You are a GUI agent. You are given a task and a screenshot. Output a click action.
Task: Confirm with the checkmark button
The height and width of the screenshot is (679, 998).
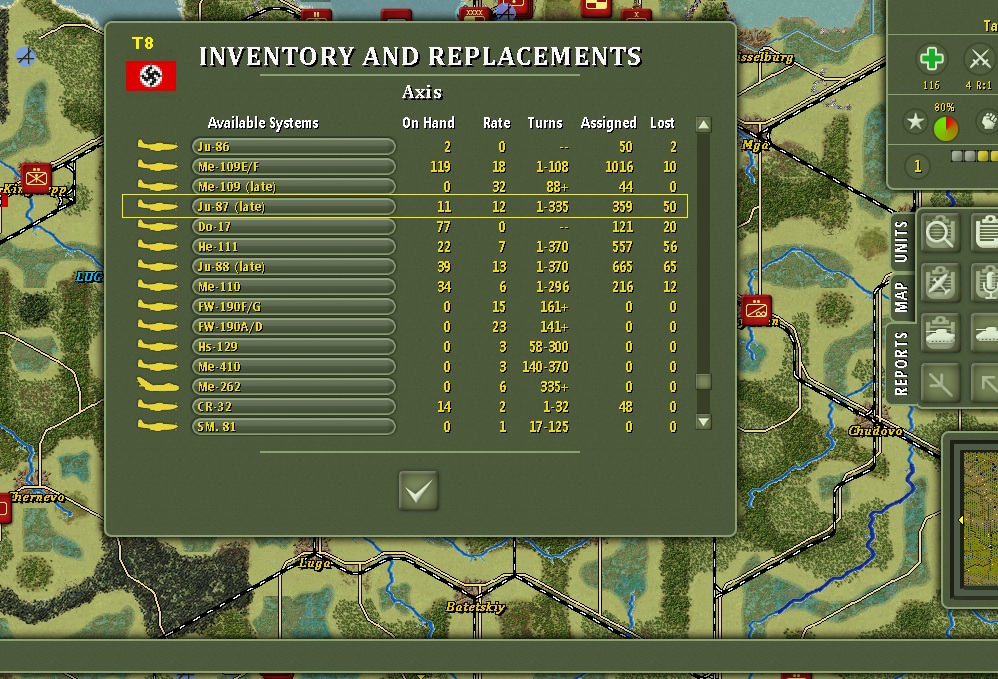point(419,490)
